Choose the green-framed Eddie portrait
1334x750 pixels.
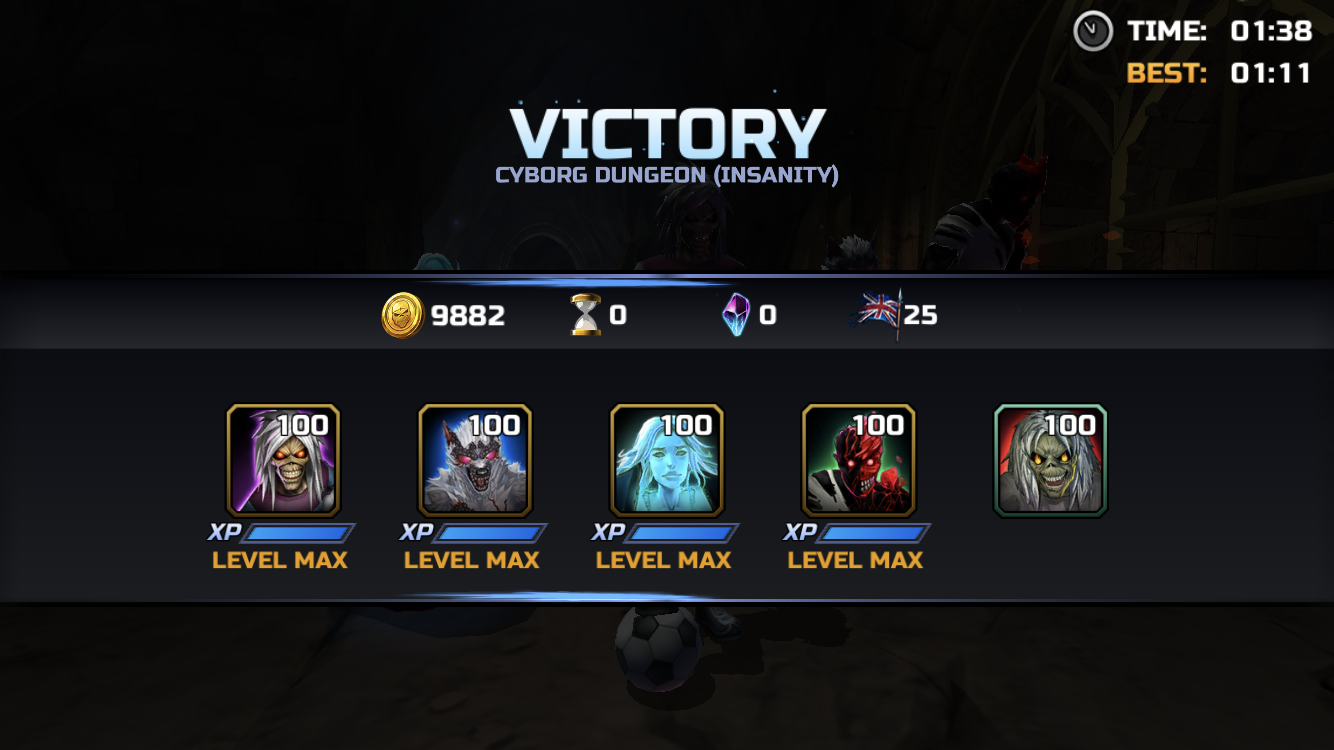[1050, 460]
